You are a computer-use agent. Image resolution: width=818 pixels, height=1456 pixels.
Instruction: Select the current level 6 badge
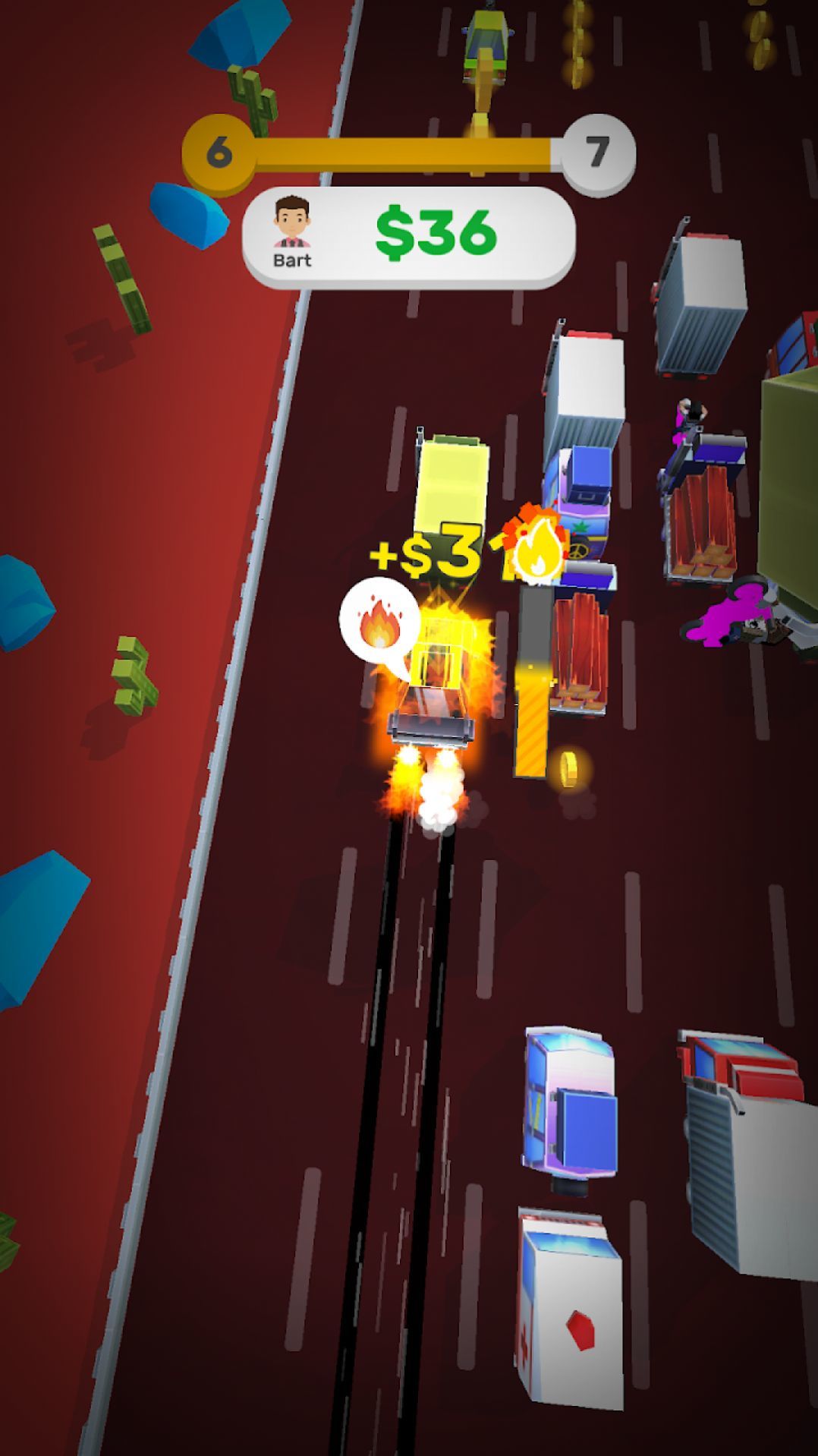pos(219,153)
